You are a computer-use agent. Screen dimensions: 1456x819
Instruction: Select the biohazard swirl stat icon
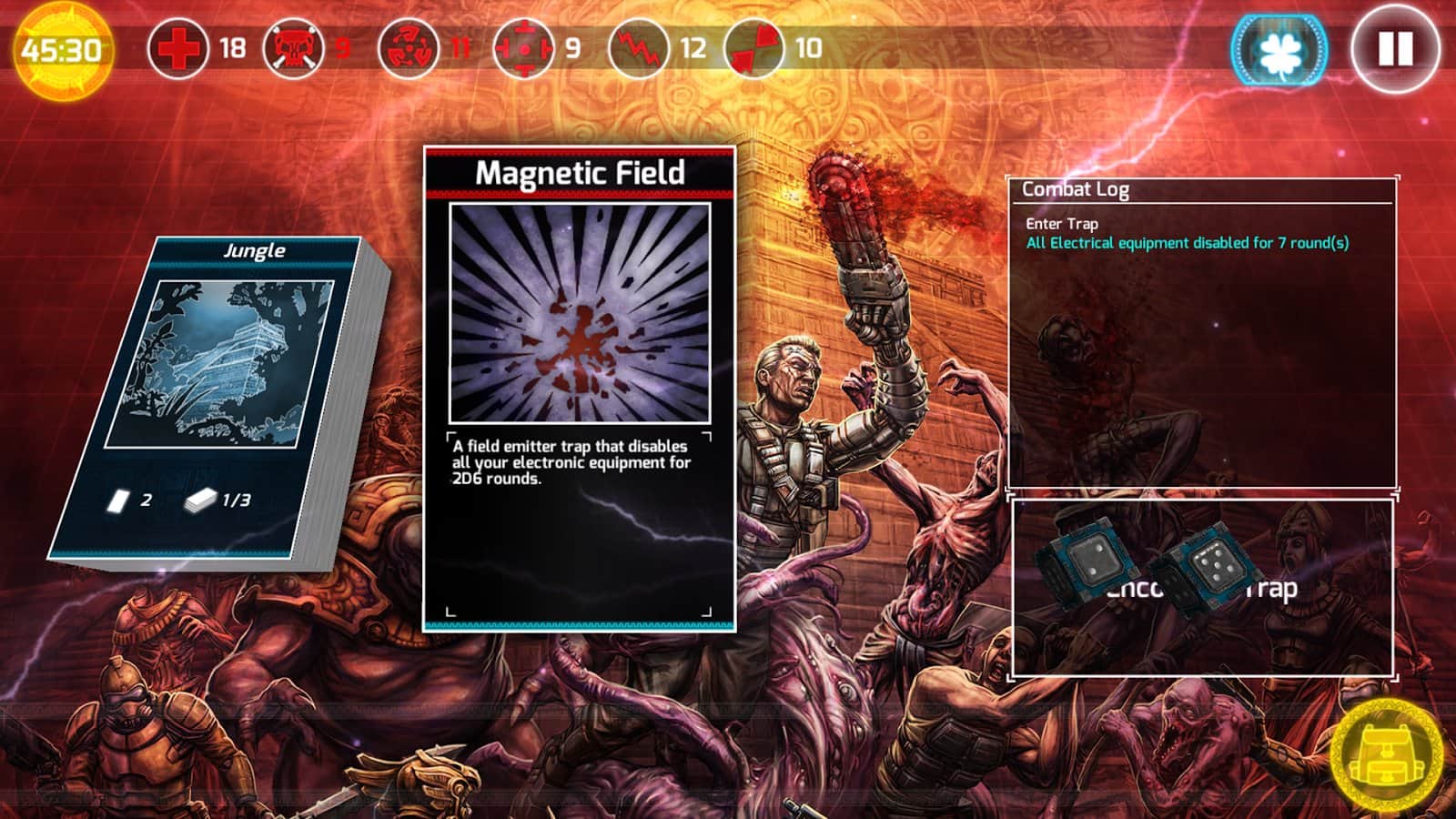pyautogui.click(x=408, y=47)
